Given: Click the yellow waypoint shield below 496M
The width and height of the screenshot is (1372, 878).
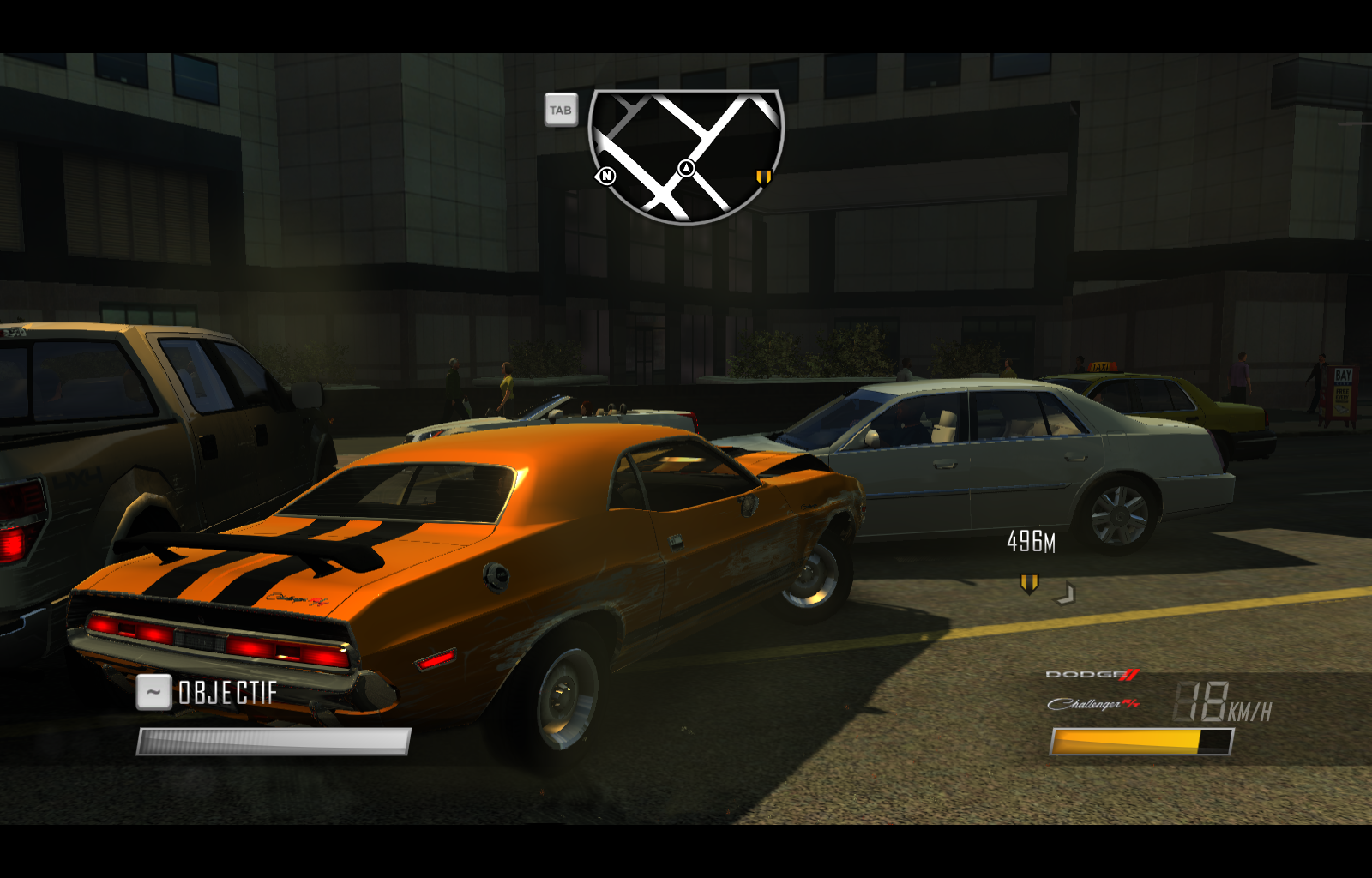Looking at the screenshot, I should (x=1031, y=582).
